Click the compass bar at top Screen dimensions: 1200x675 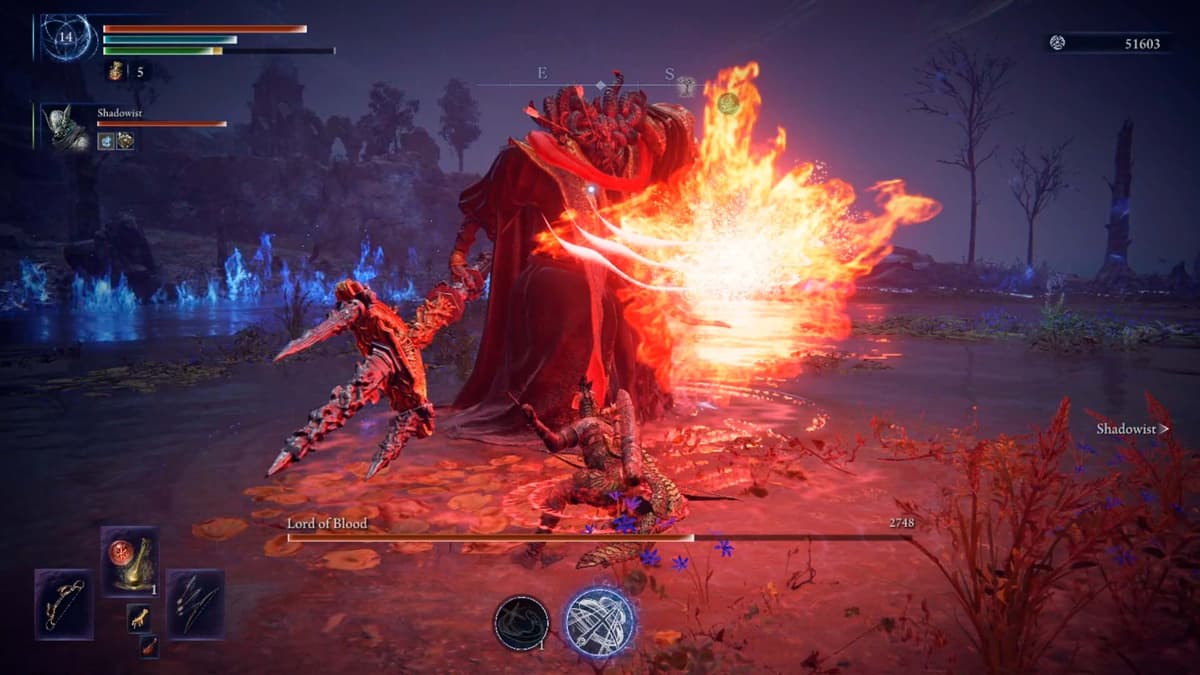tap(600, 84)
